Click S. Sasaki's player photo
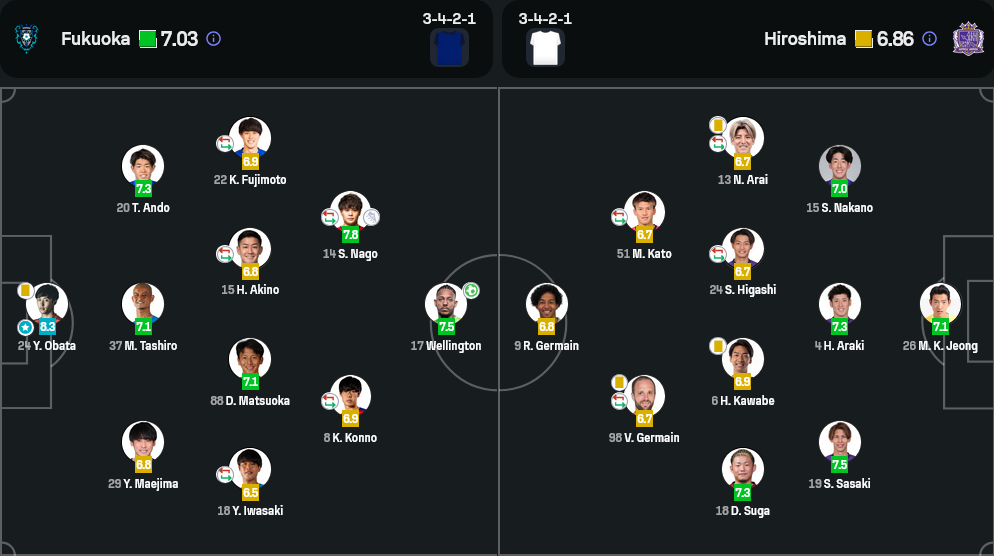This screenshot has width=994, height=556. [x=839, y=442]
